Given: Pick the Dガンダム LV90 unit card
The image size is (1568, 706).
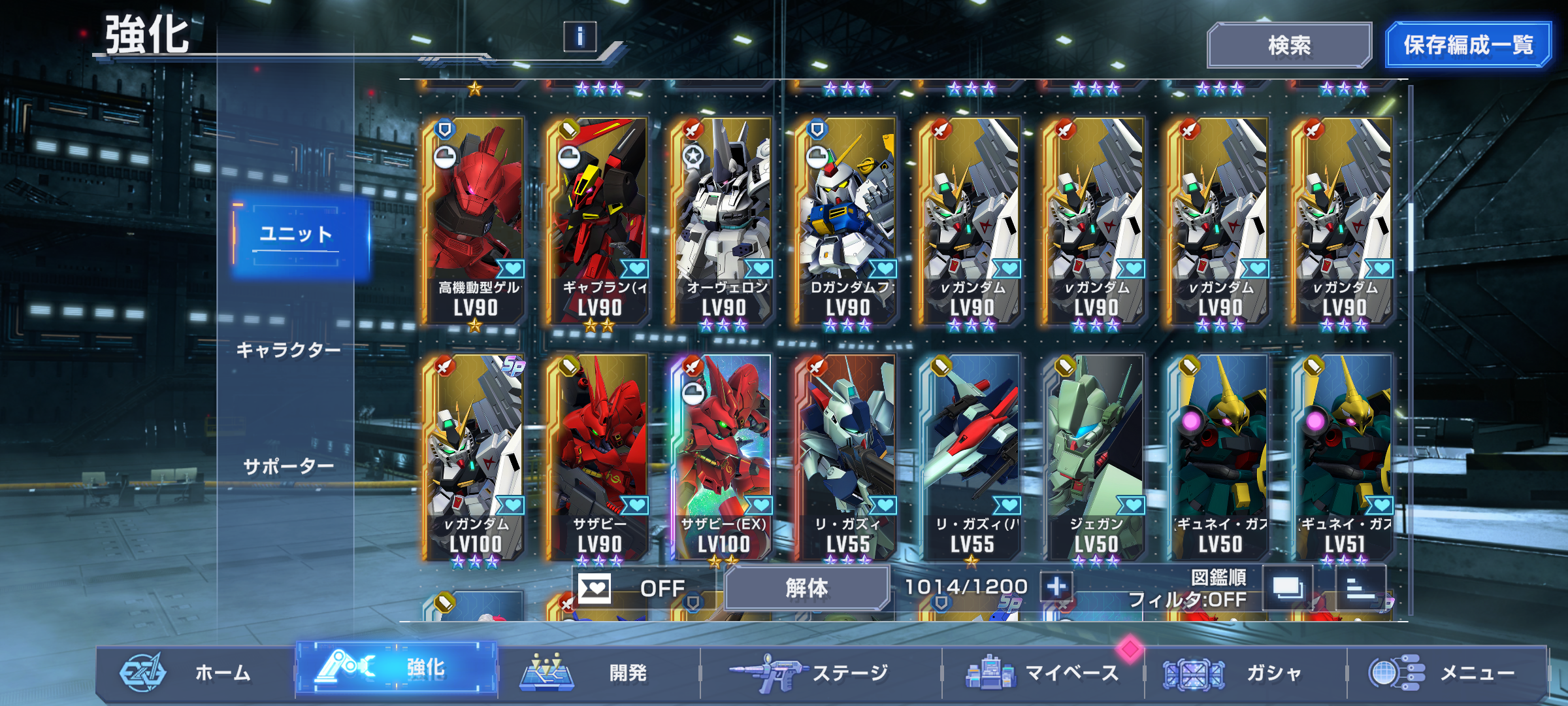Looking at the screenshot, I should coord(847,221).
